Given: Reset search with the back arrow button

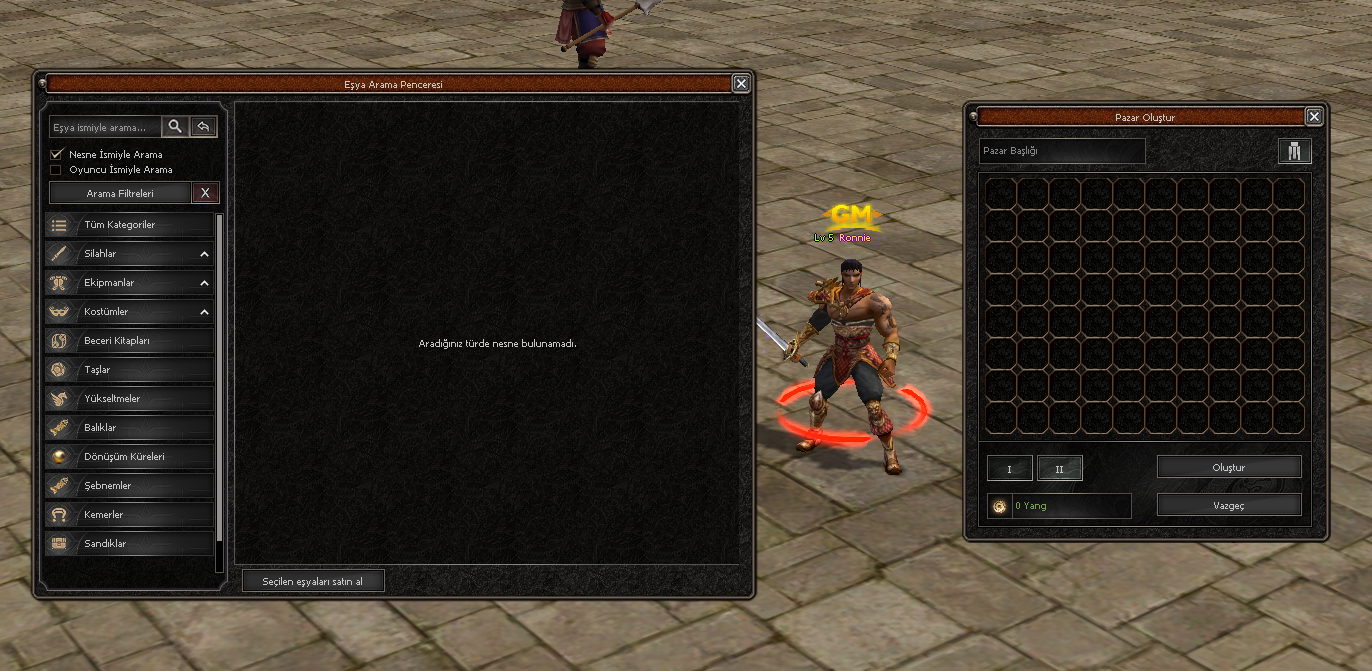Looking at the screenshot, I should [x=203, y=126].
